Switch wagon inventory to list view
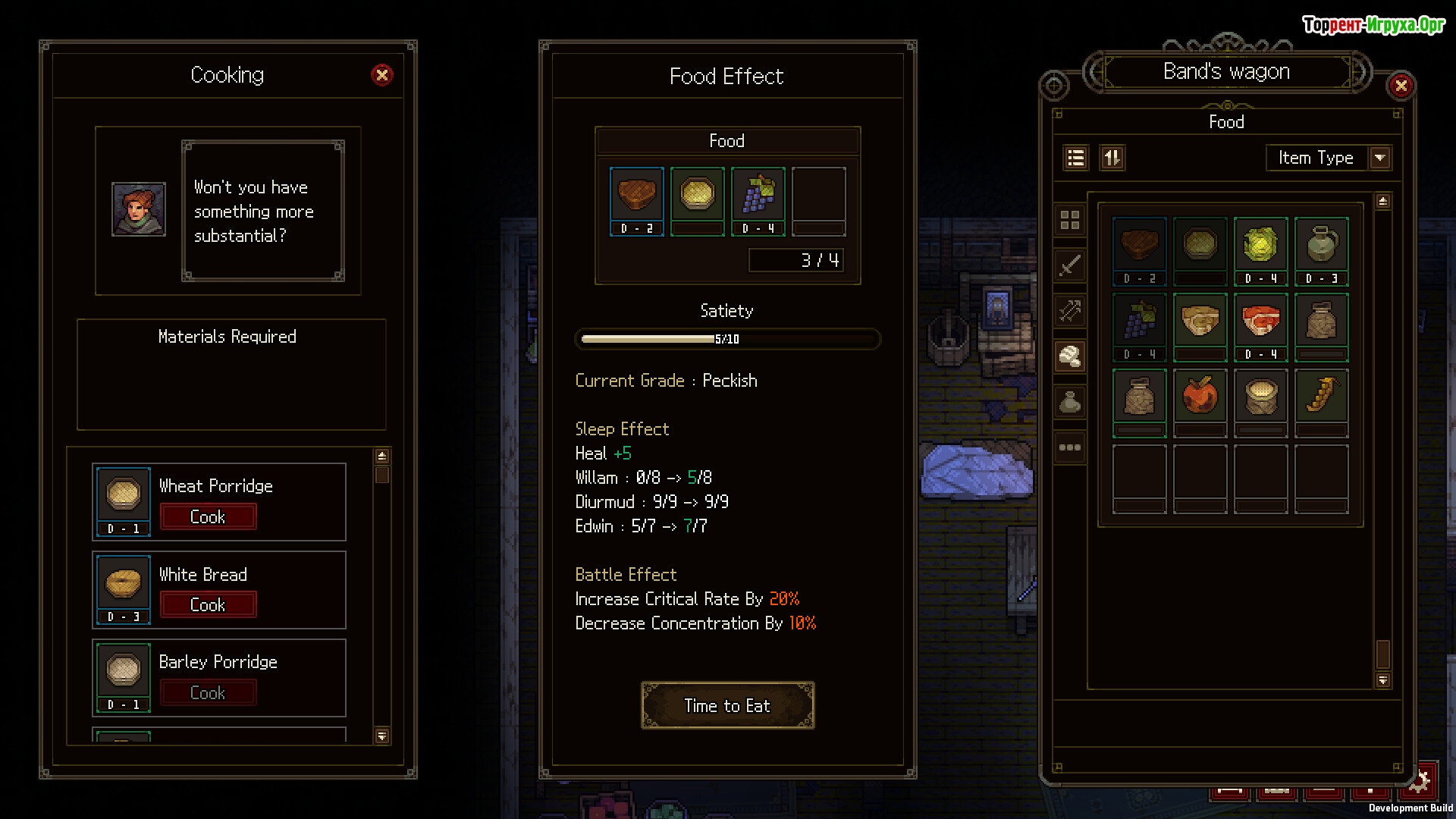This screenshot has width=1456, height=819. pos(1075,158)
